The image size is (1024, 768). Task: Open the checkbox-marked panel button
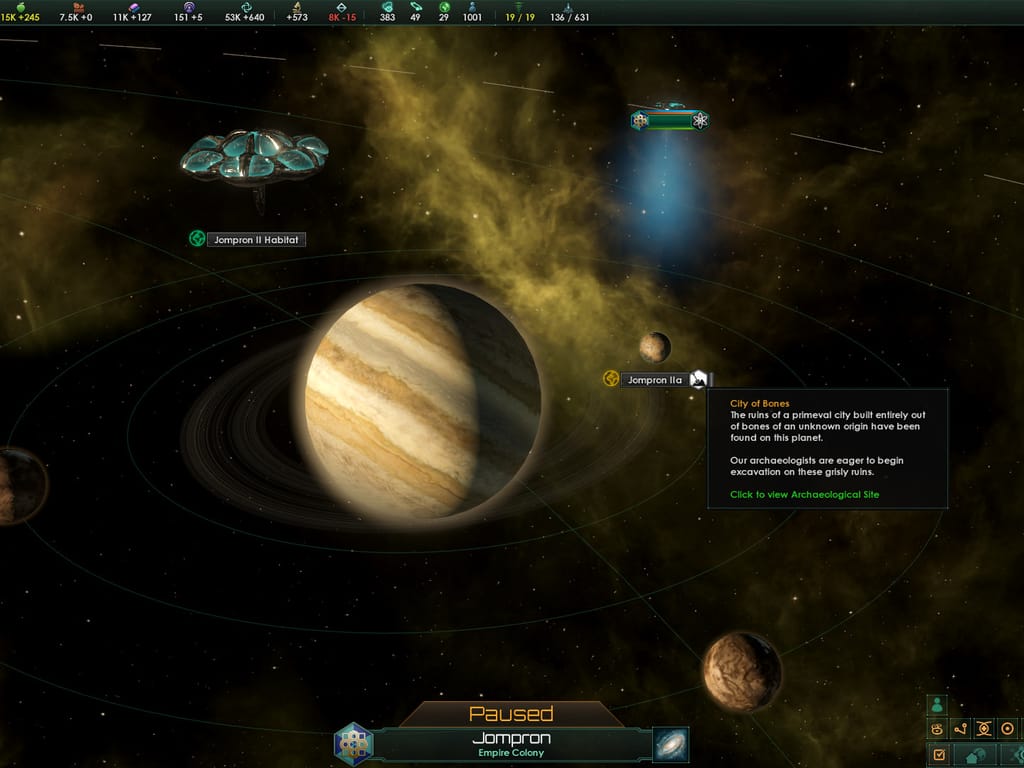(938, 753)
